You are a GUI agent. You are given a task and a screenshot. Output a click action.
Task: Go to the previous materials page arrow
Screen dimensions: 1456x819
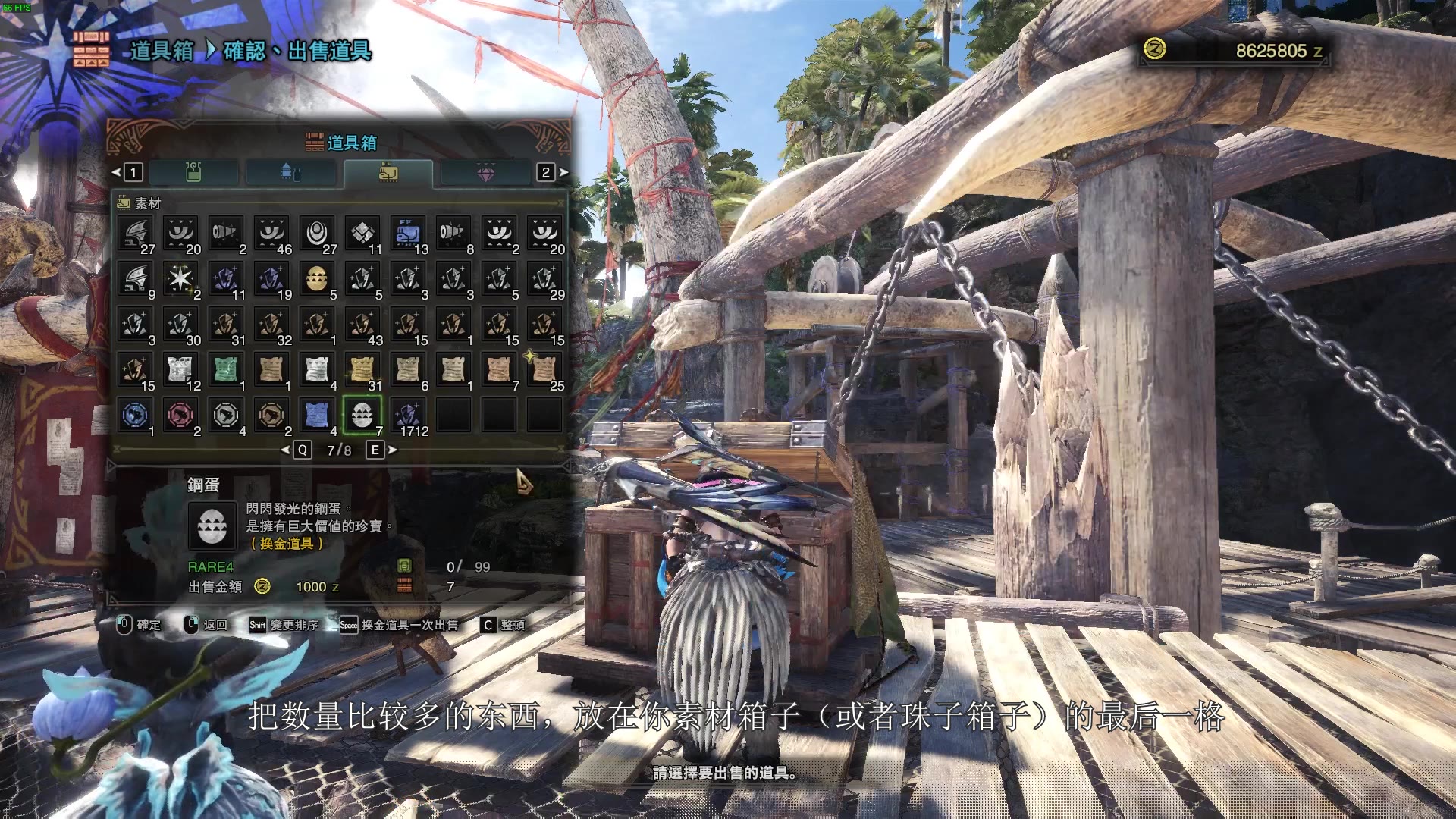point(285,450)
